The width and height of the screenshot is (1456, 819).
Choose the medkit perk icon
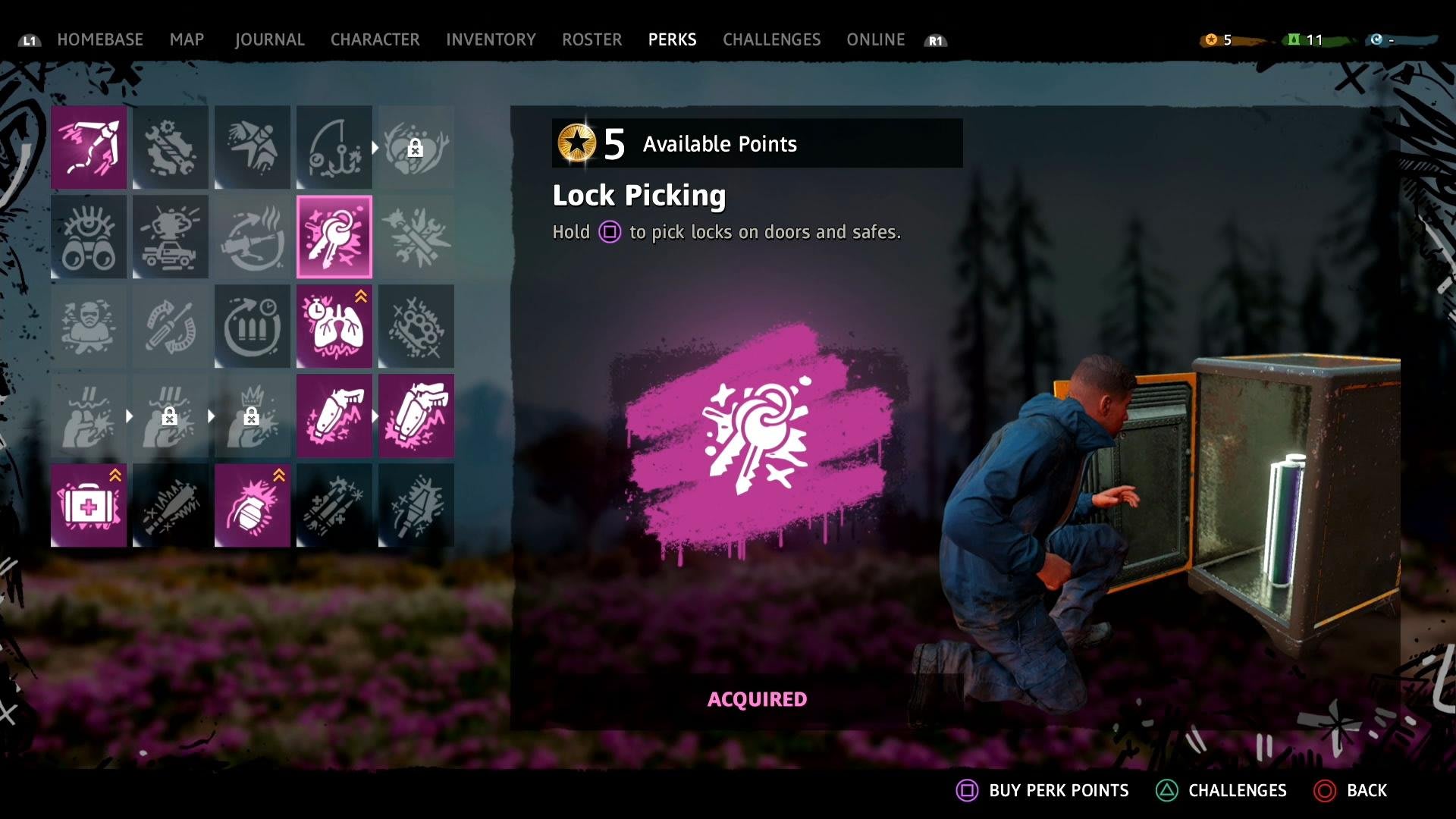click(89, 505)
